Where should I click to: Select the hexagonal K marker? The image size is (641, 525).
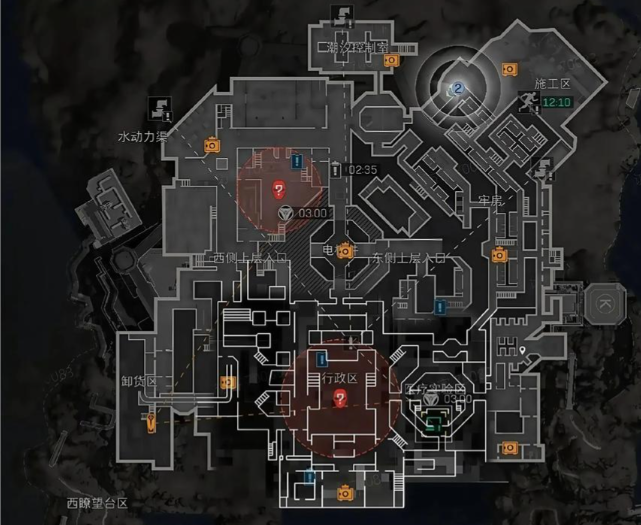pos(604,302)
